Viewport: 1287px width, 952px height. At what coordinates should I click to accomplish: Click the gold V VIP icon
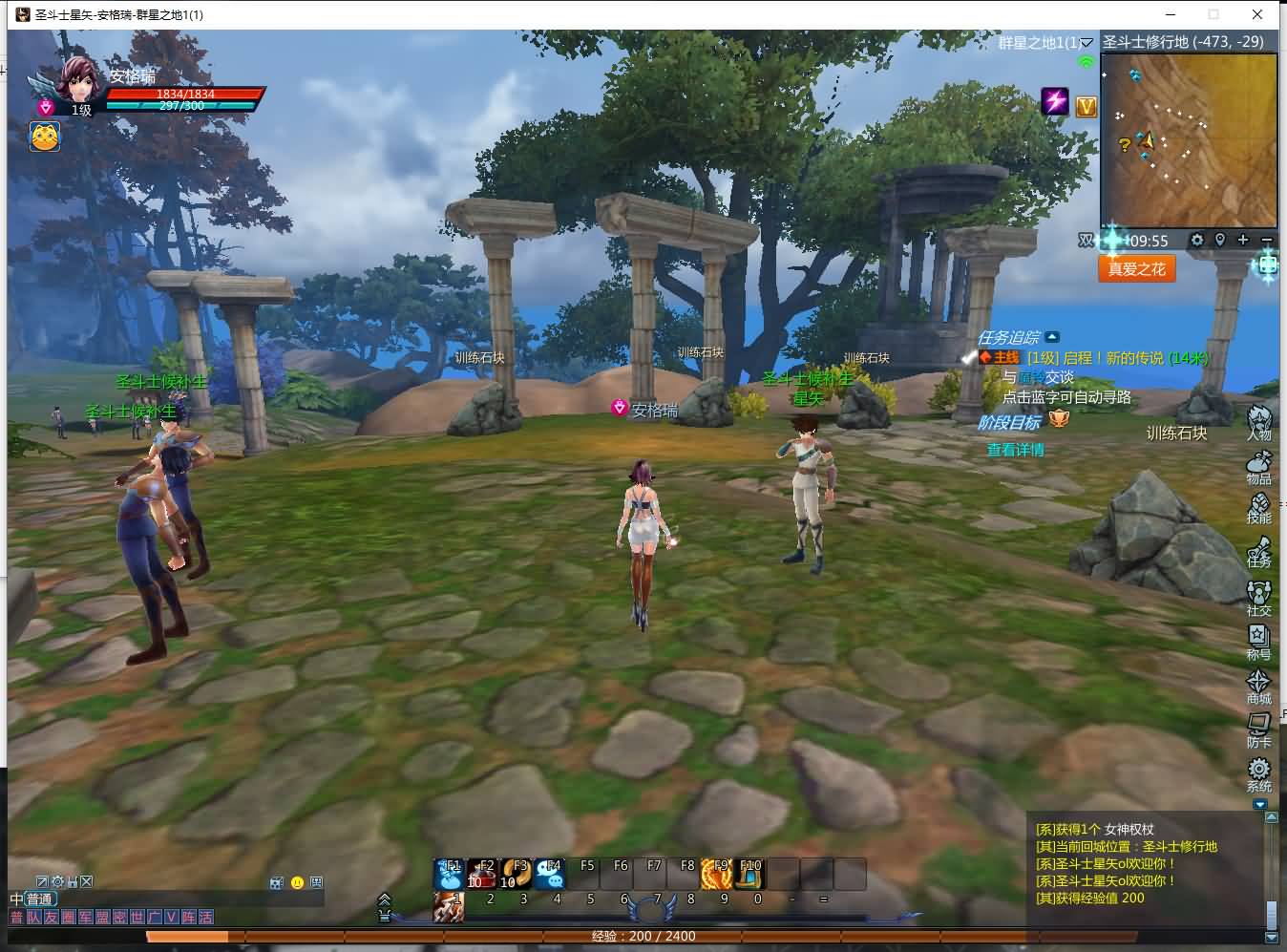1087,106
